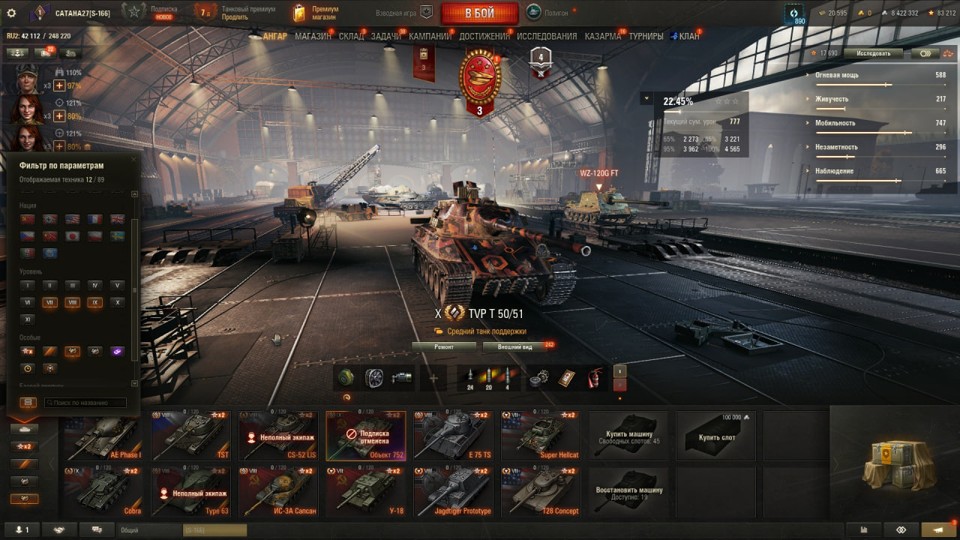This screenshot has height=540, width=960.
Task: Switch to the СКЛАД depot tab
Action: click(x=351, y=37)
